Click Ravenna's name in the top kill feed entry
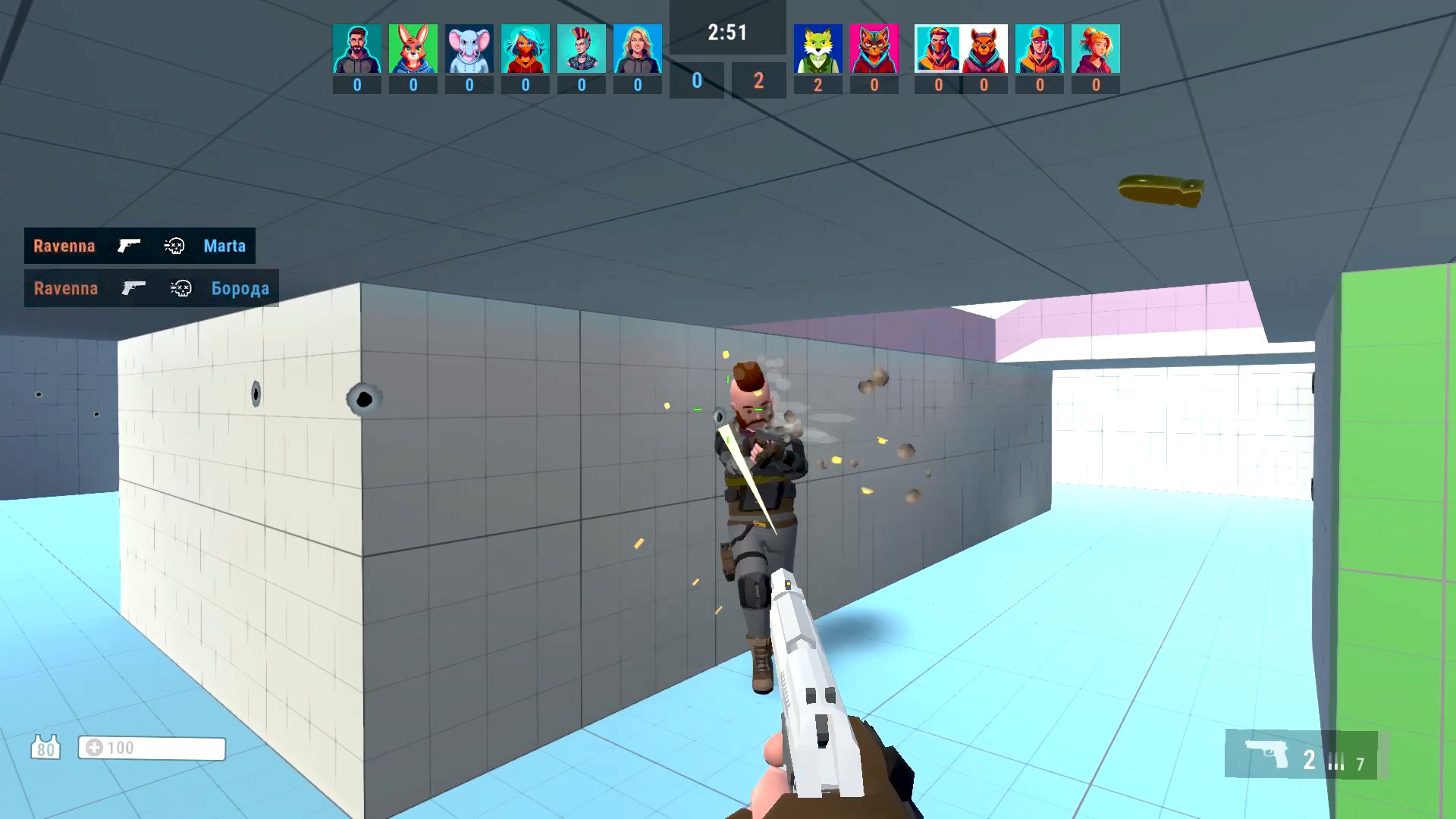The height and width of the screenshot is (819, 1456). (63, 246)
